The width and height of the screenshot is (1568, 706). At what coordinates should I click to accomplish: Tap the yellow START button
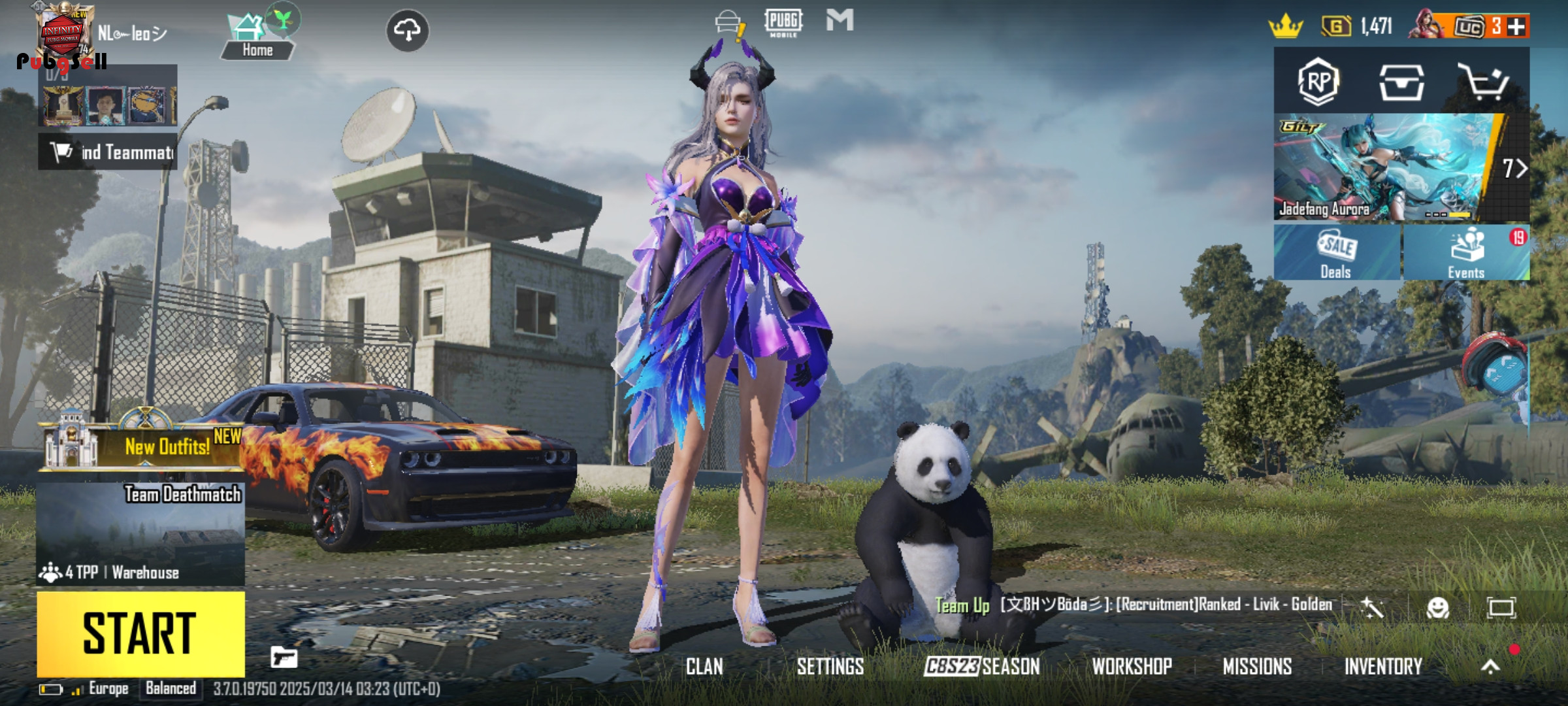pyautogui.click(x=140, y=633)
